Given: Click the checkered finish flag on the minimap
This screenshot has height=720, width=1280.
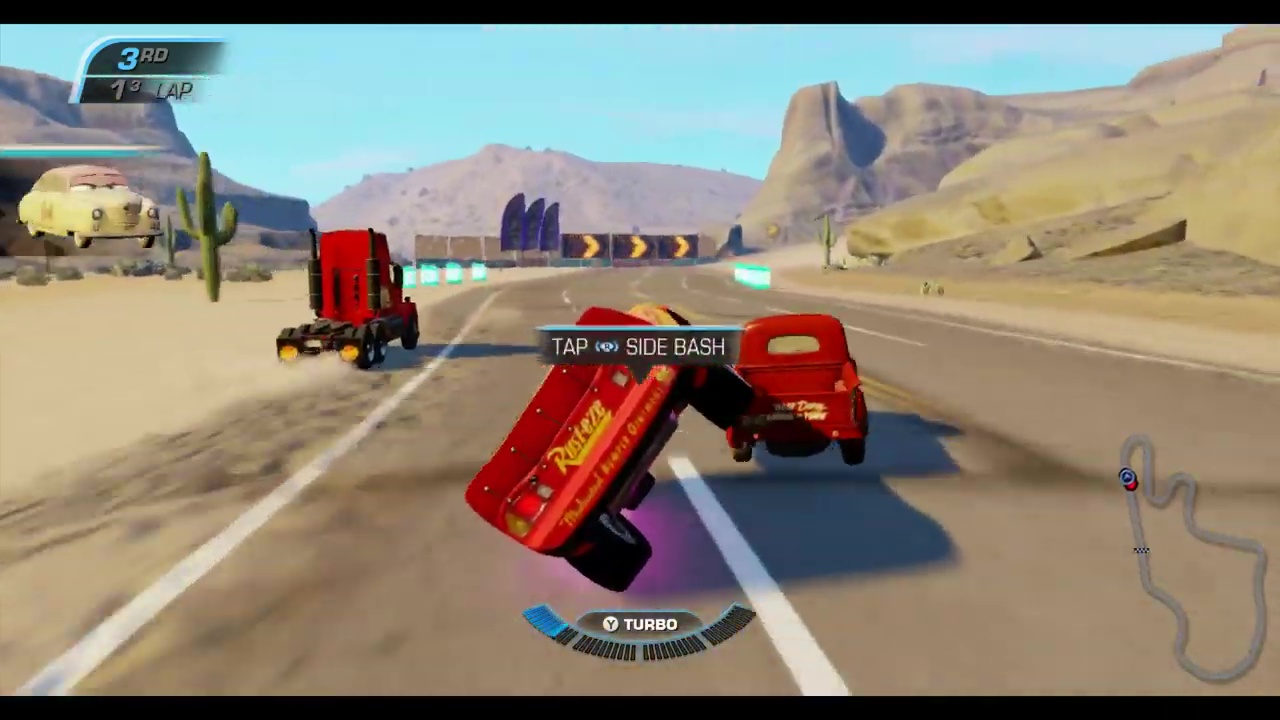Looking at the screenshot, I should click(1141, 549).
